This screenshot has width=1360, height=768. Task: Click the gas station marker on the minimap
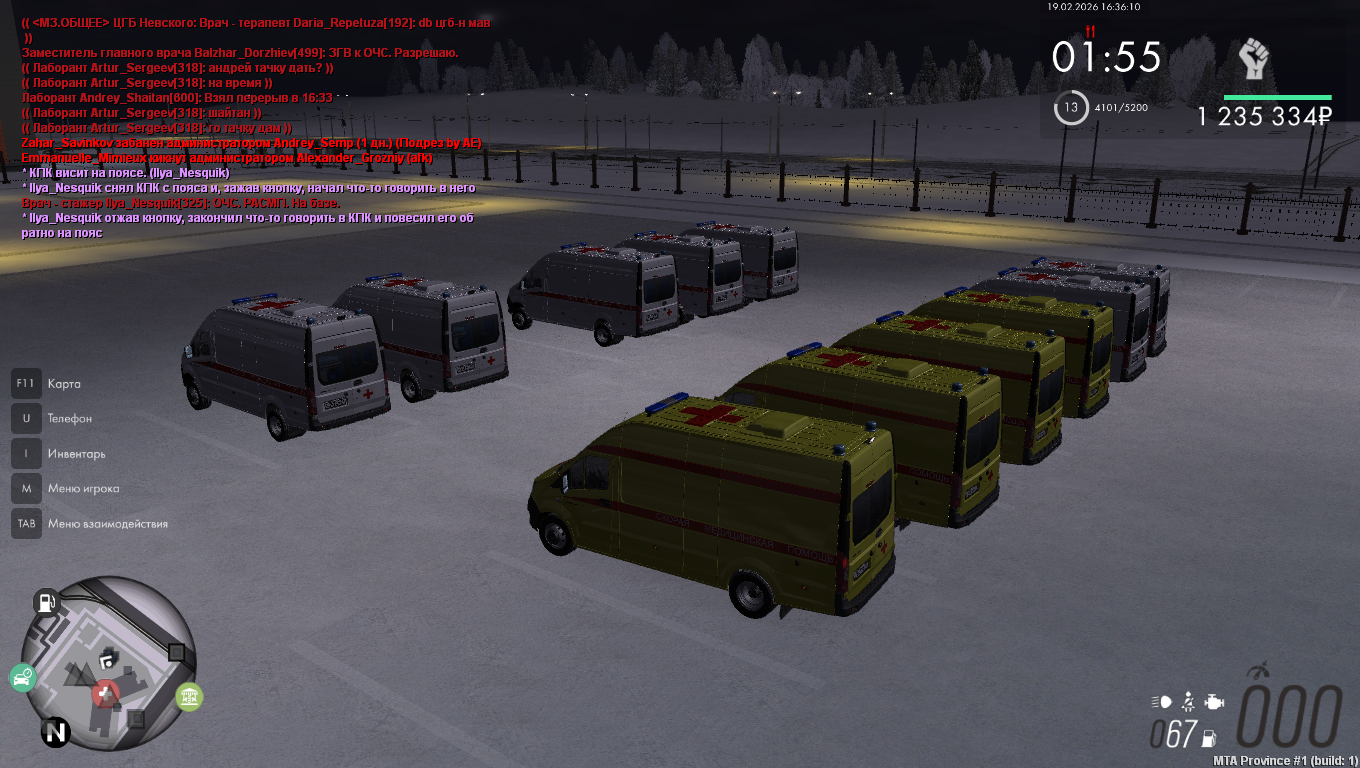[x=46, y=602]
